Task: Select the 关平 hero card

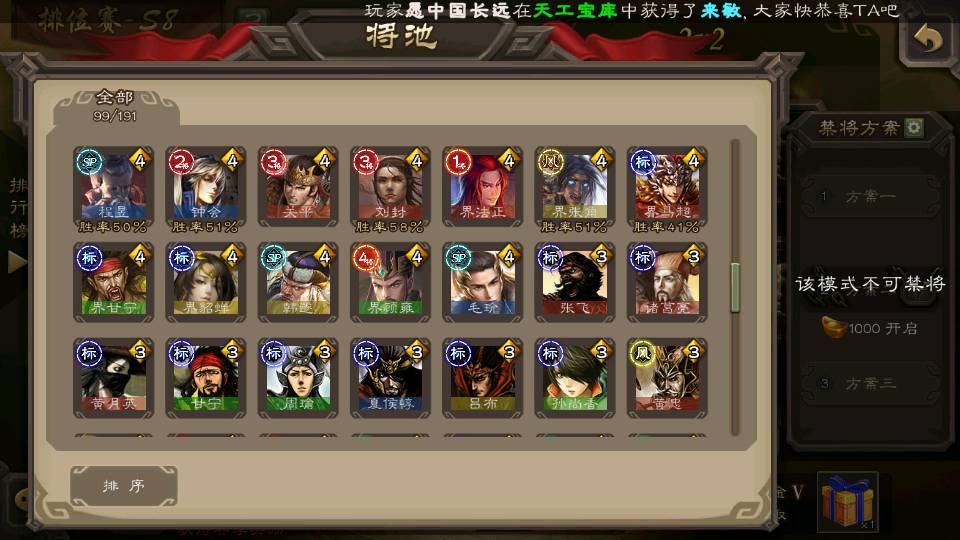Action: pos(297,186)
